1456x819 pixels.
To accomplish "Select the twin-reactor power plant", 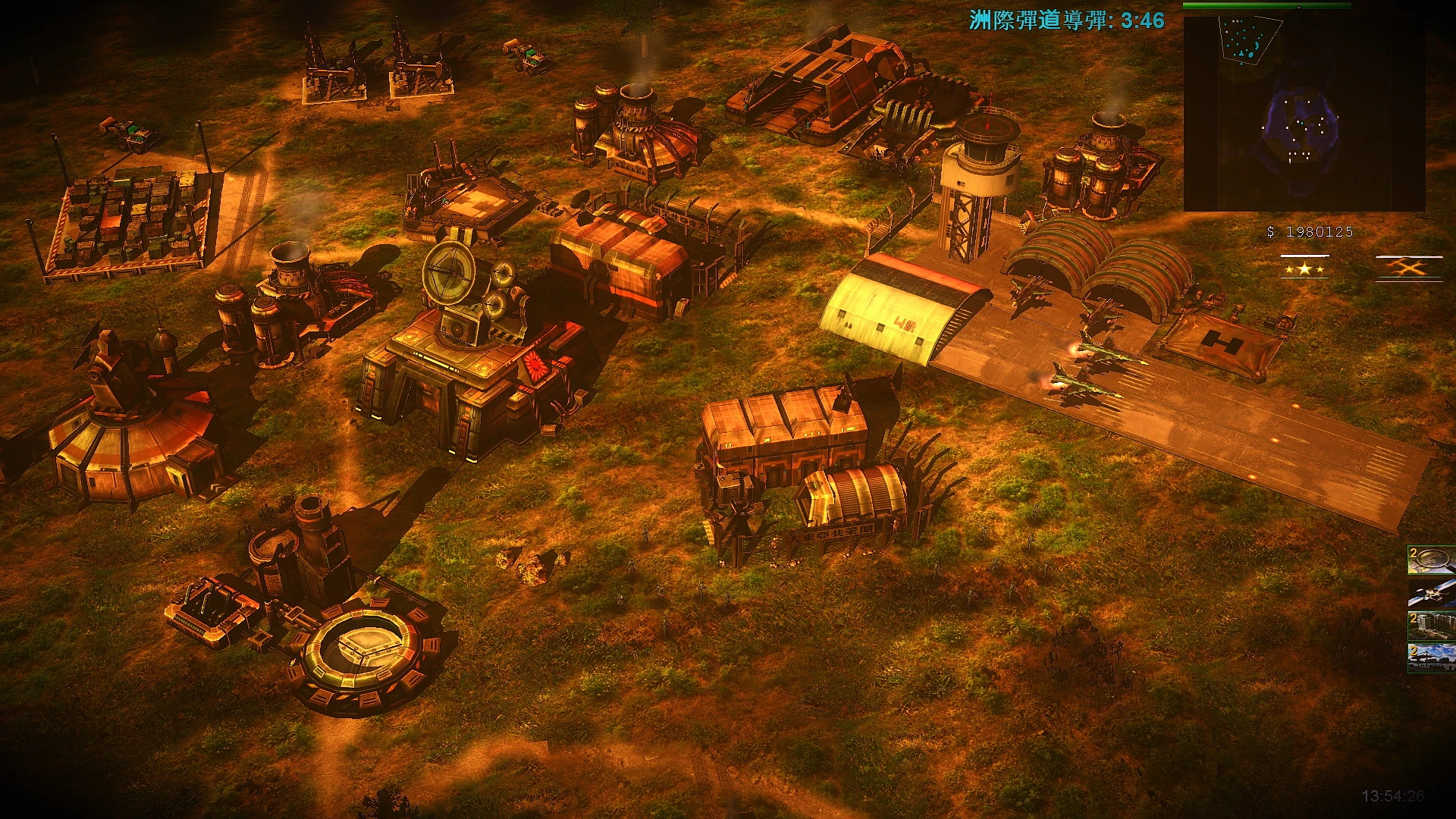I will pyautogui.click(x=1092, y=167).
